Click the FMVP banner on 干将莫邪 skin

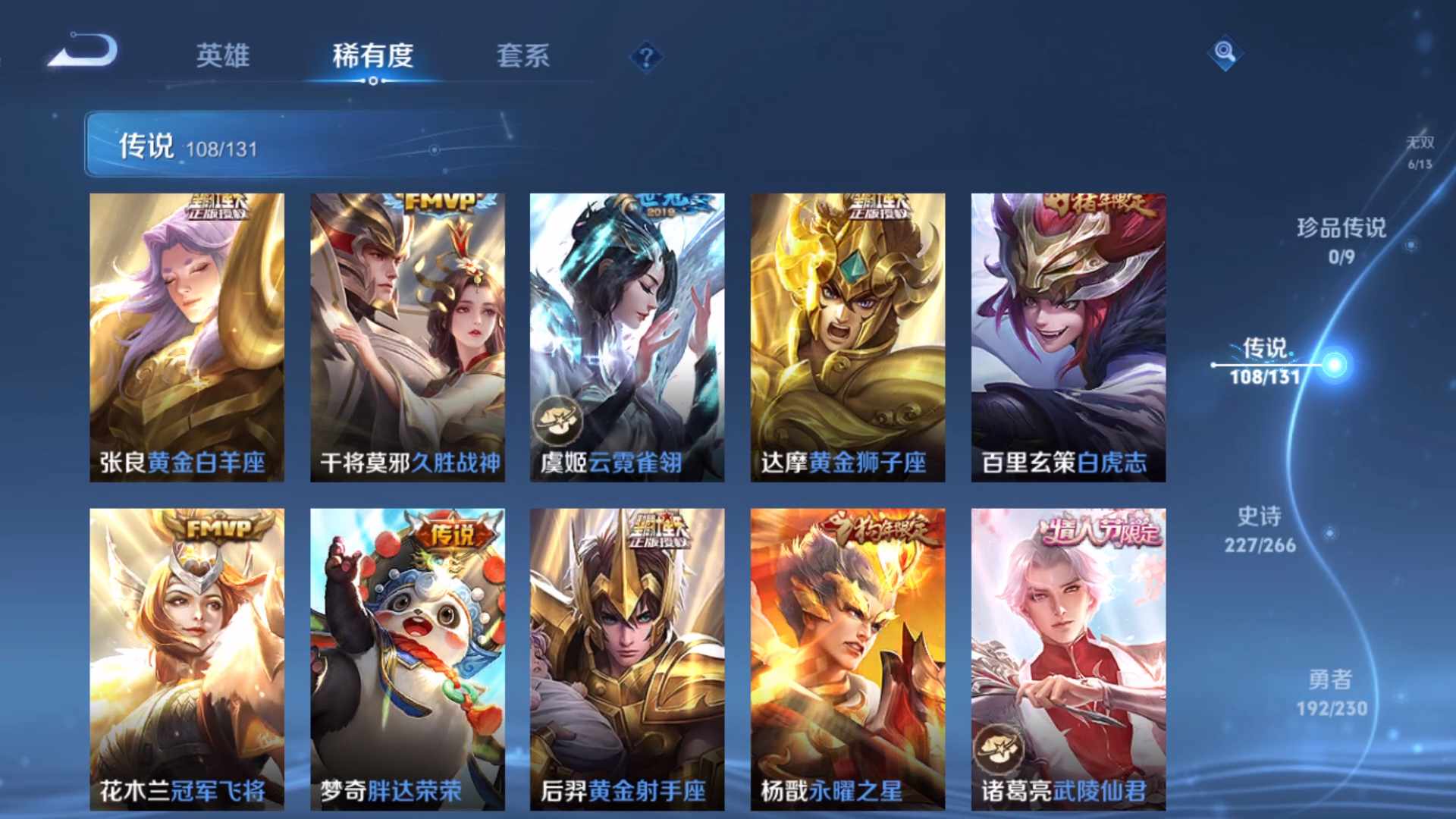[x=438, y=201]
